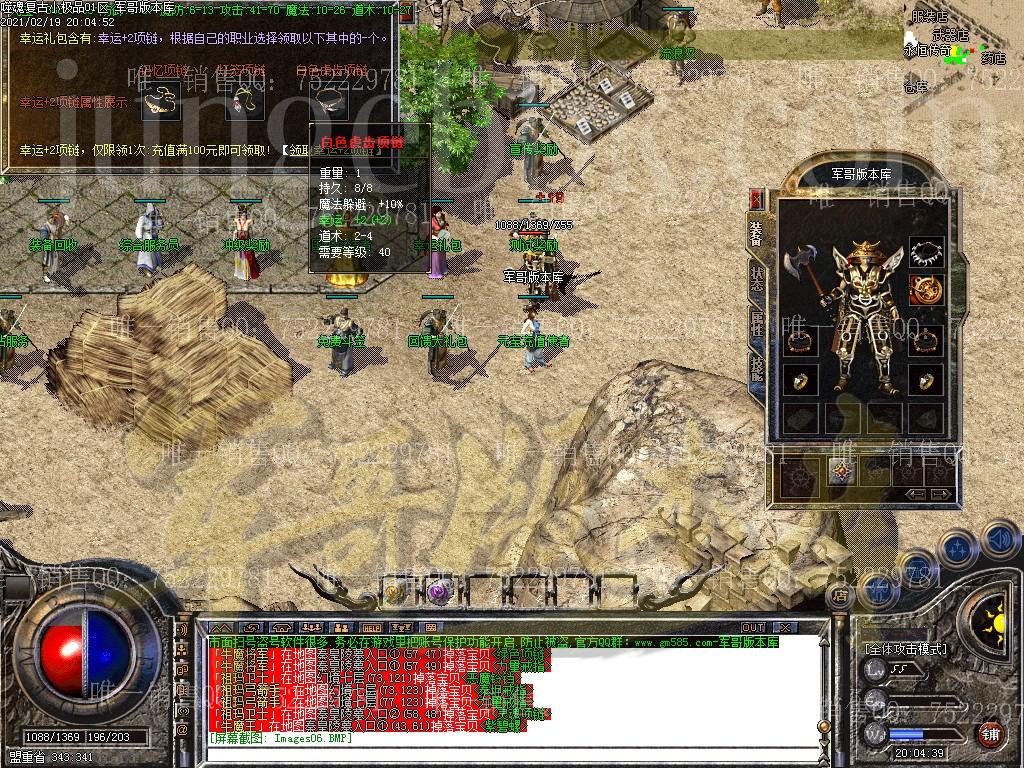Select the equipped spiked necklace slot
Viewport: 1024px width, 768px height.
[927, 252]
